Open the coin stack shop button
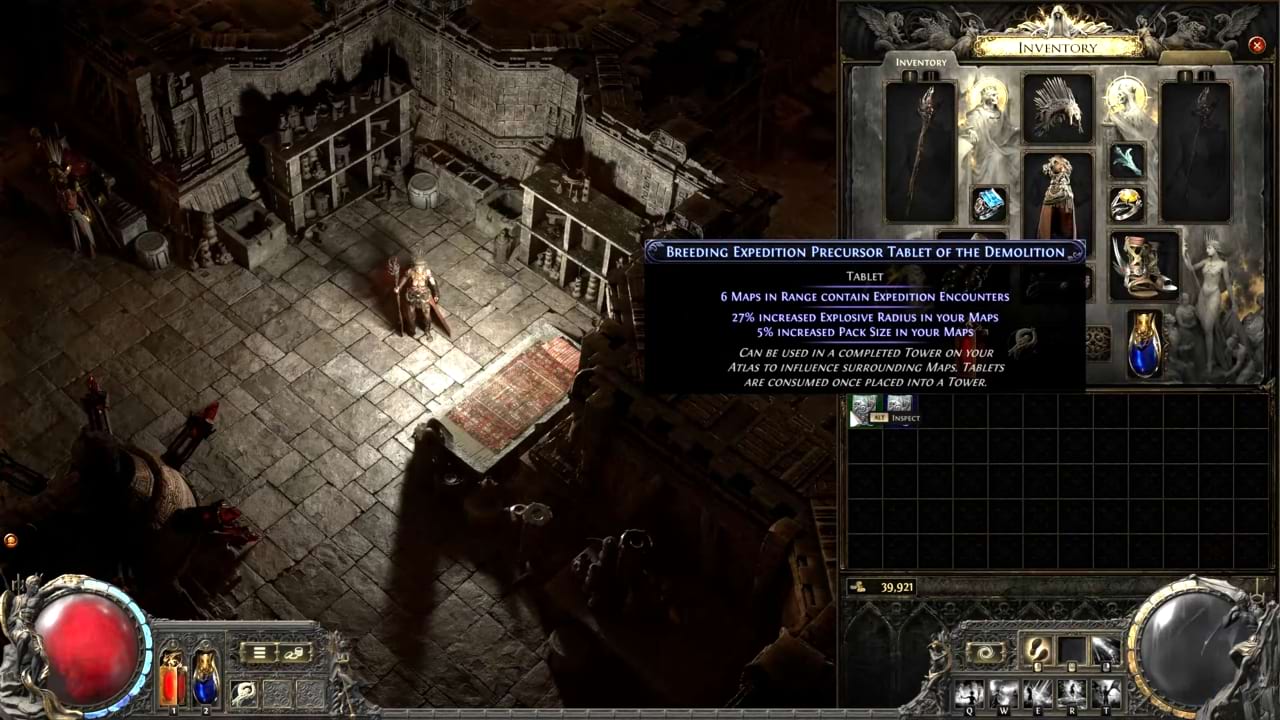 296,653
